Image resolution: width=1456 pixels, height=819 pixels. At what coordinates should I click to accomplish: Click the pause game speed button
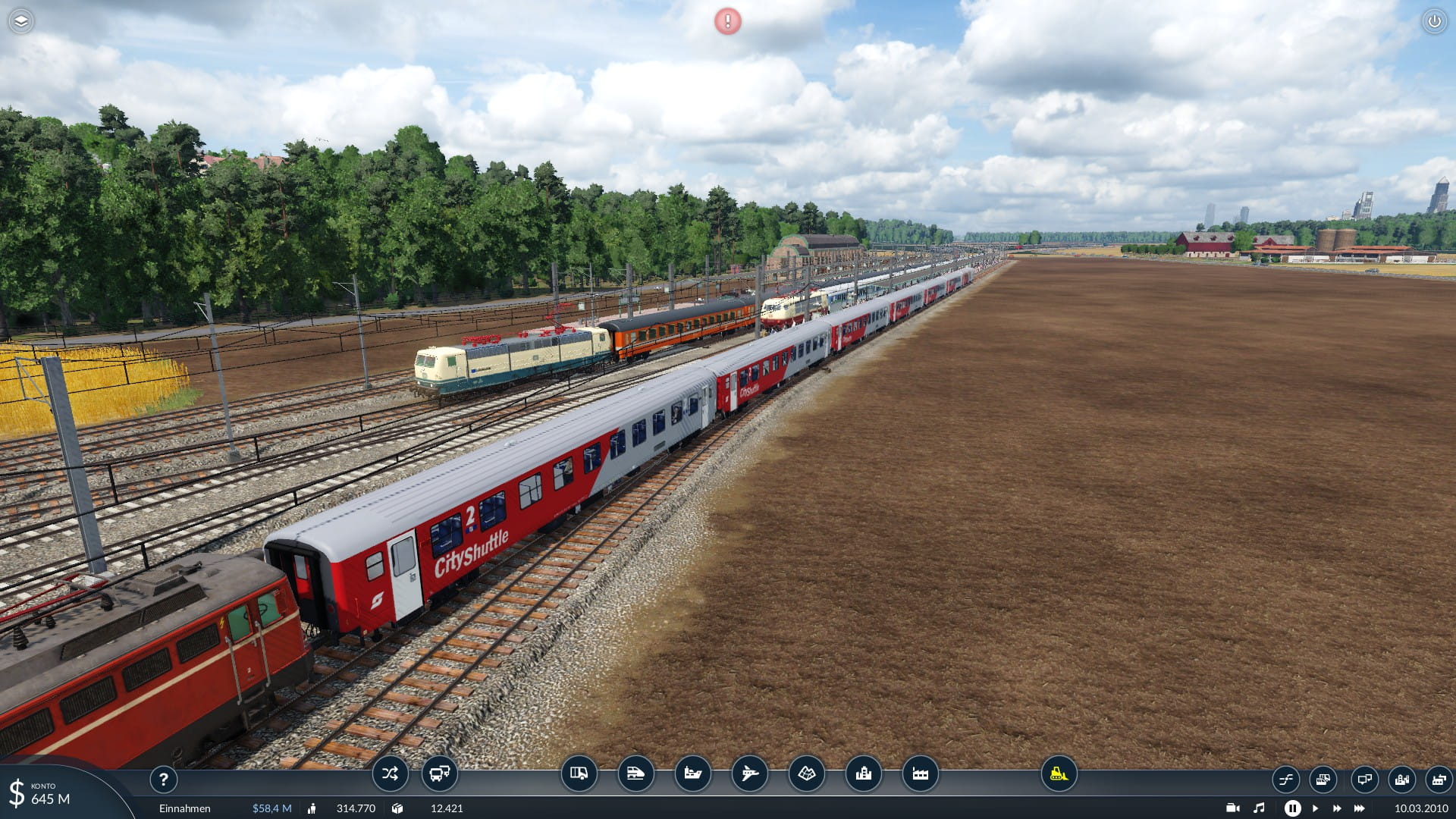pos(1292,808)
